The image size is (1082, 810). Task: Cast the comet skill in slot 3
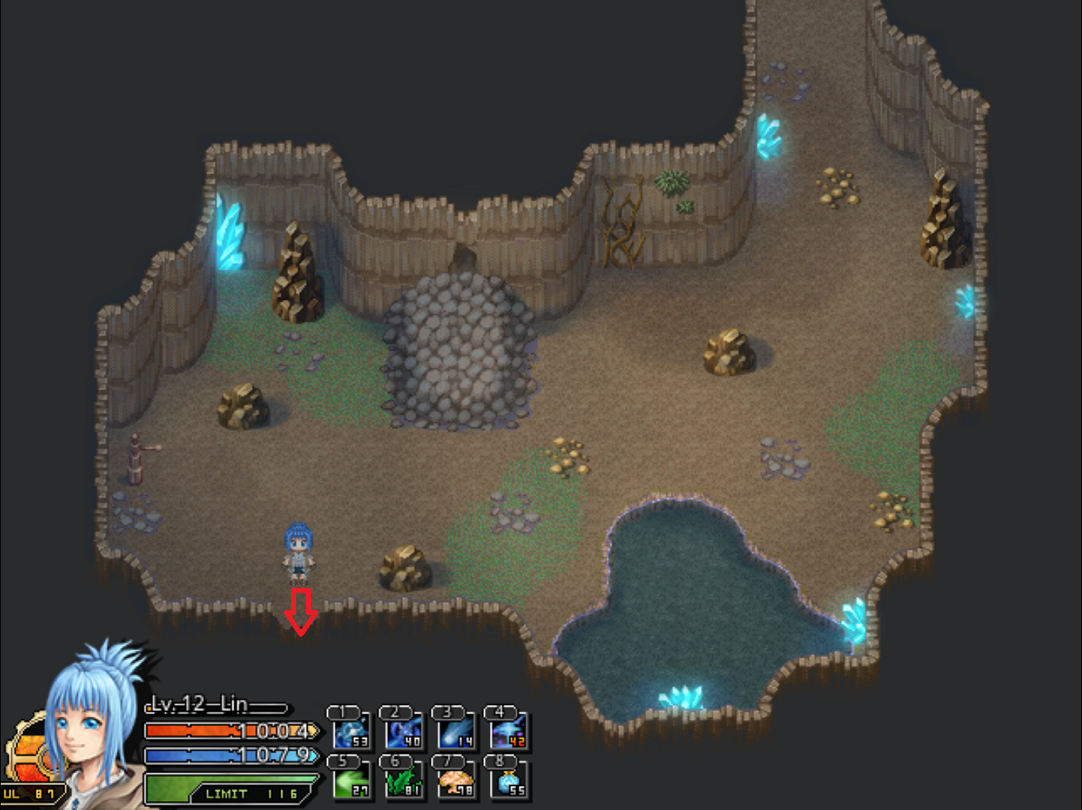point(456,732)
